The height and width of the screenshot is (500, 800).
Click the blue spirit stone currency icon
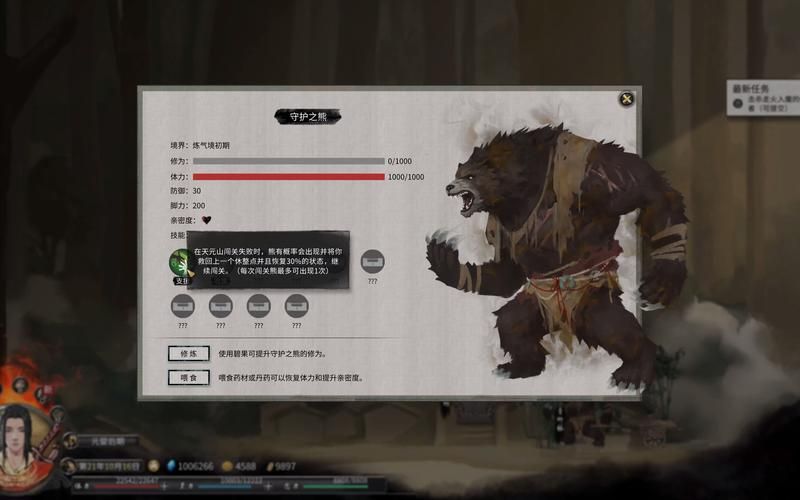(x=170, y=466)
